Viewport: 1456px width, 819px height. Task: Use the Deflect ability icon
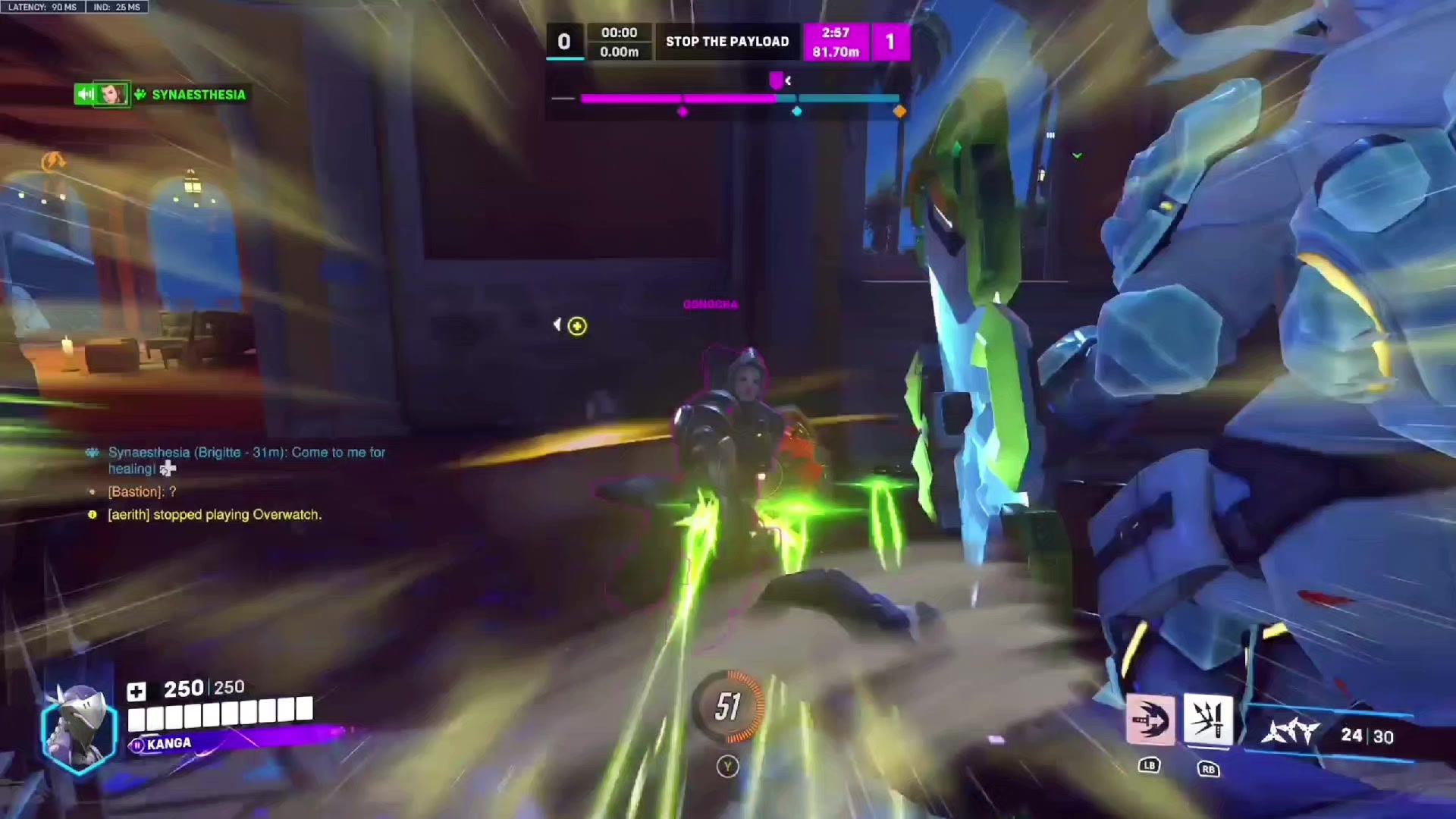(1208, 720)
